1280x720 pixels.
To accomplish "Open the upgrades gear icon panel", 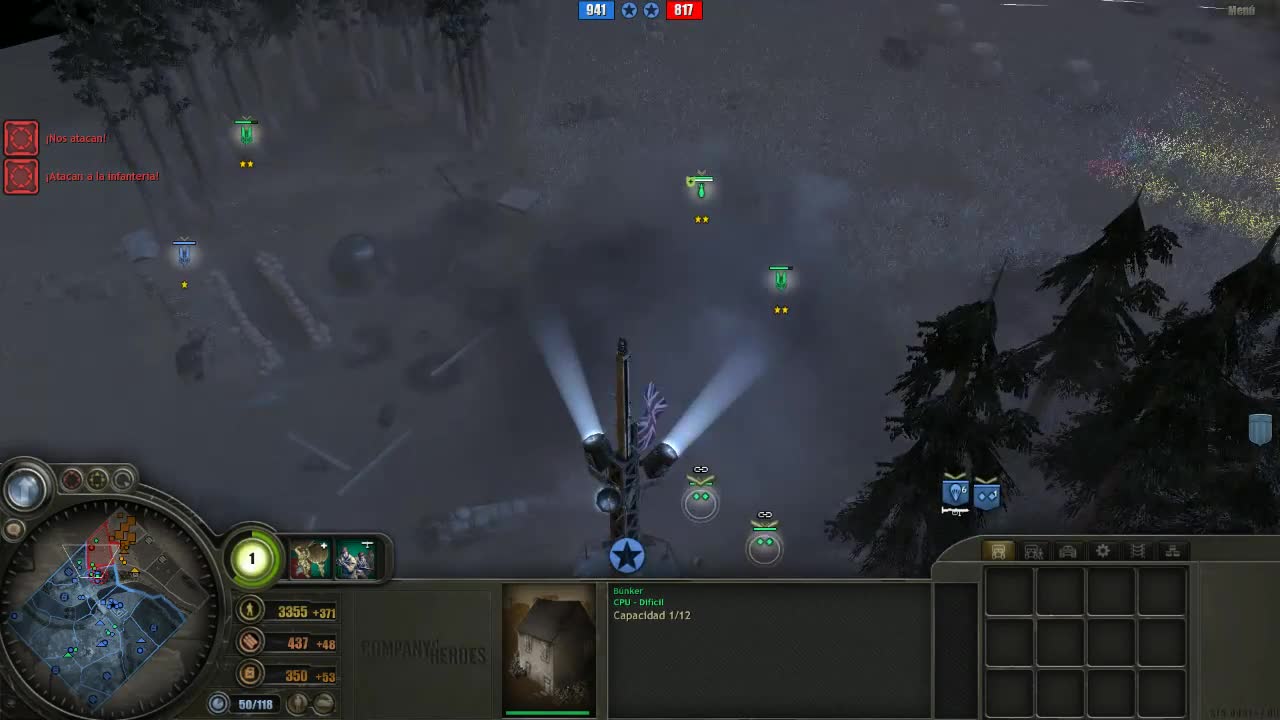I will coord(1102,550).
